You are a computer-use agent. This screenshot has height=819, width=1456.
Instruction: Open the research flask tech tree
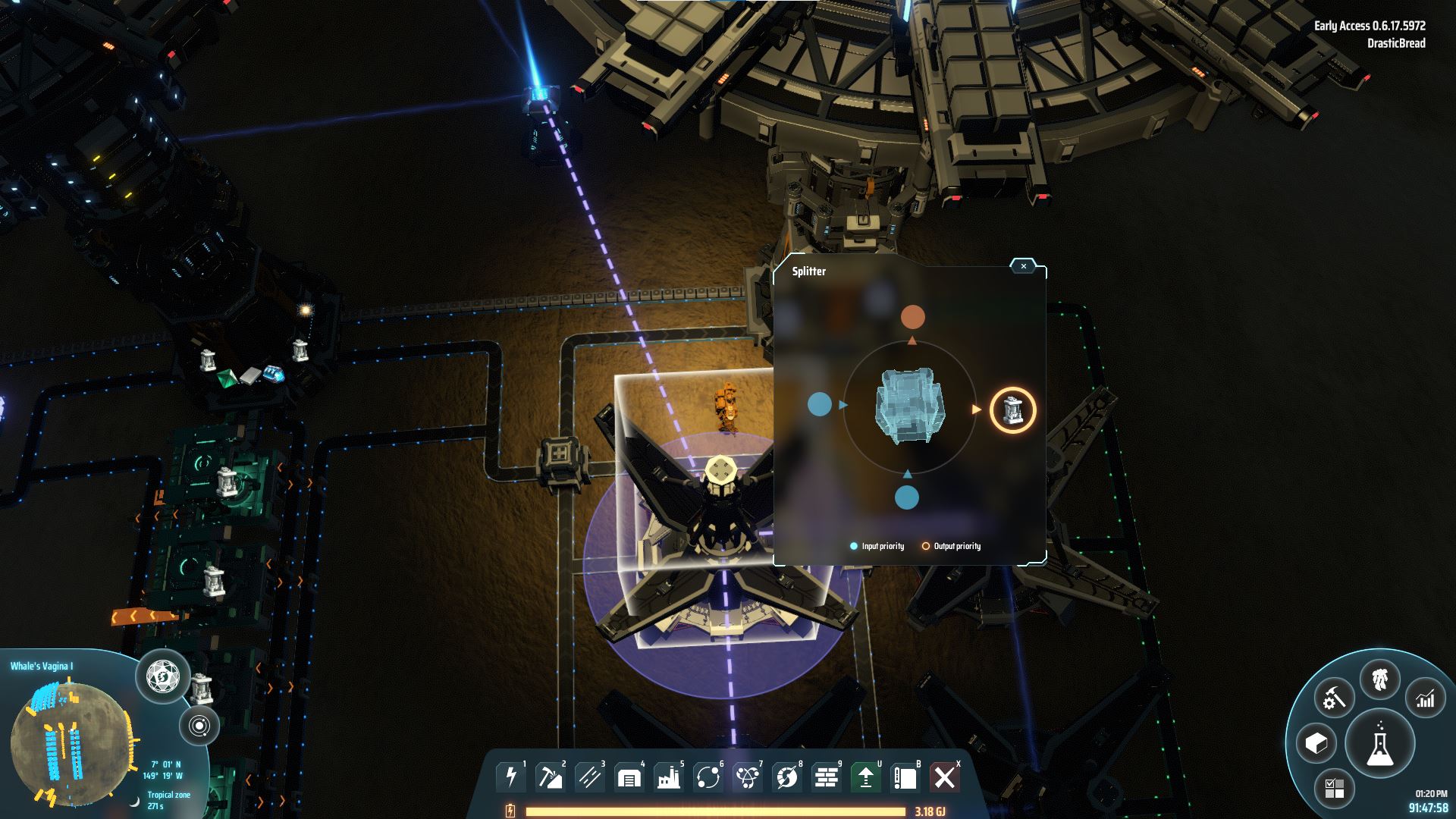click(1380, 745)
